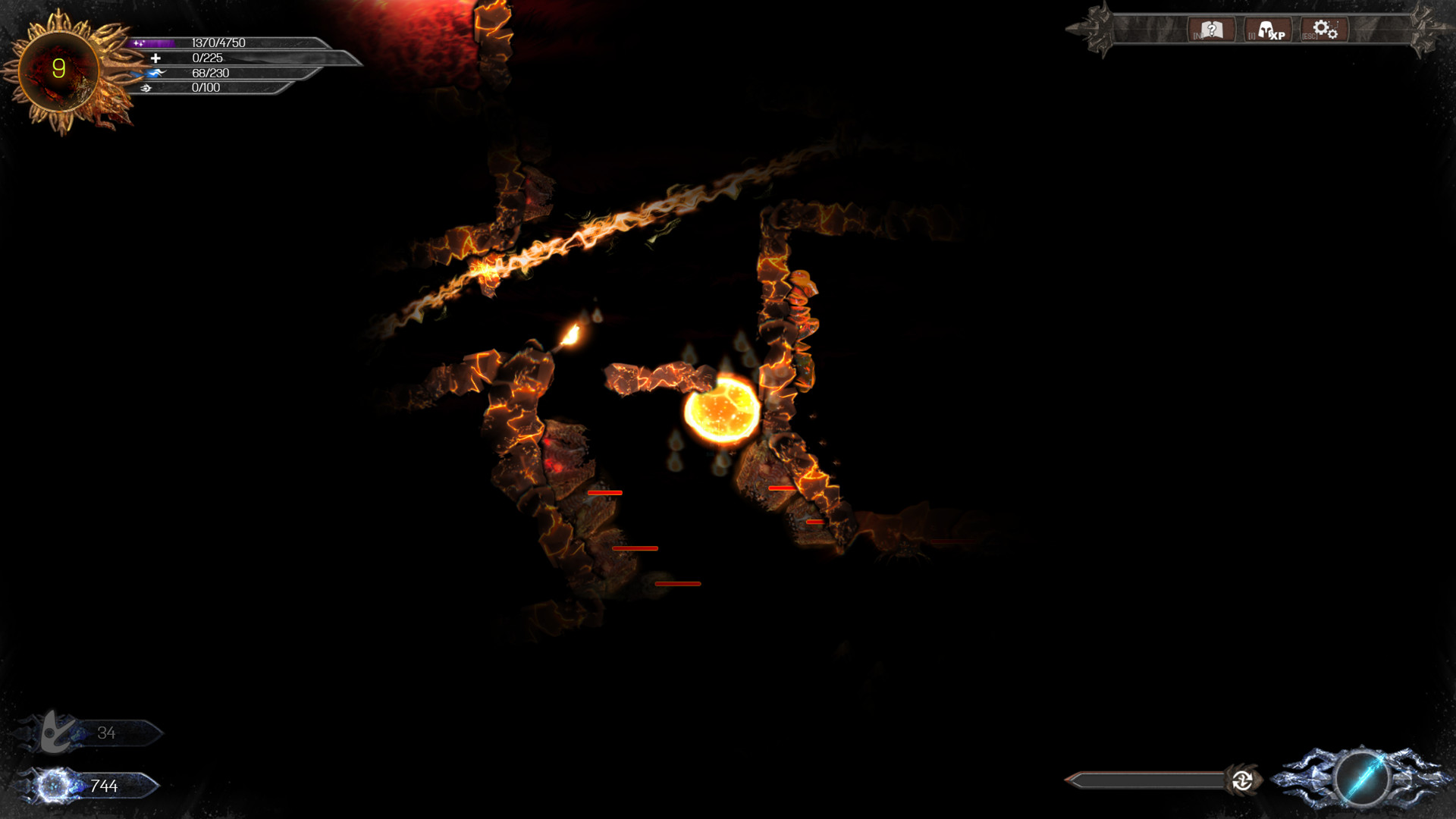Click the purple sparkle icon on the XP bar
This screenshot has height=819, width=1456.
pos(140,42)
